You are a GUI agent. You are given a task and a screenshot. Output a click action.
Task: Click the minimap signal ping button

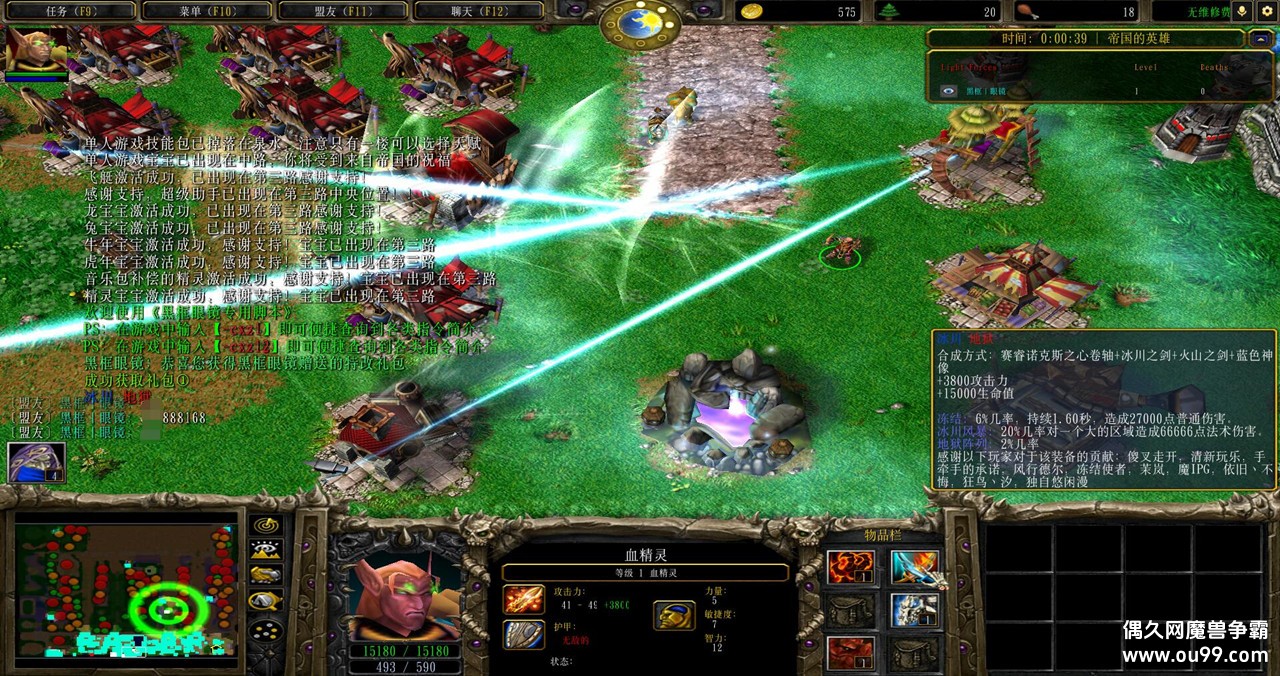[x=265, y=524]
